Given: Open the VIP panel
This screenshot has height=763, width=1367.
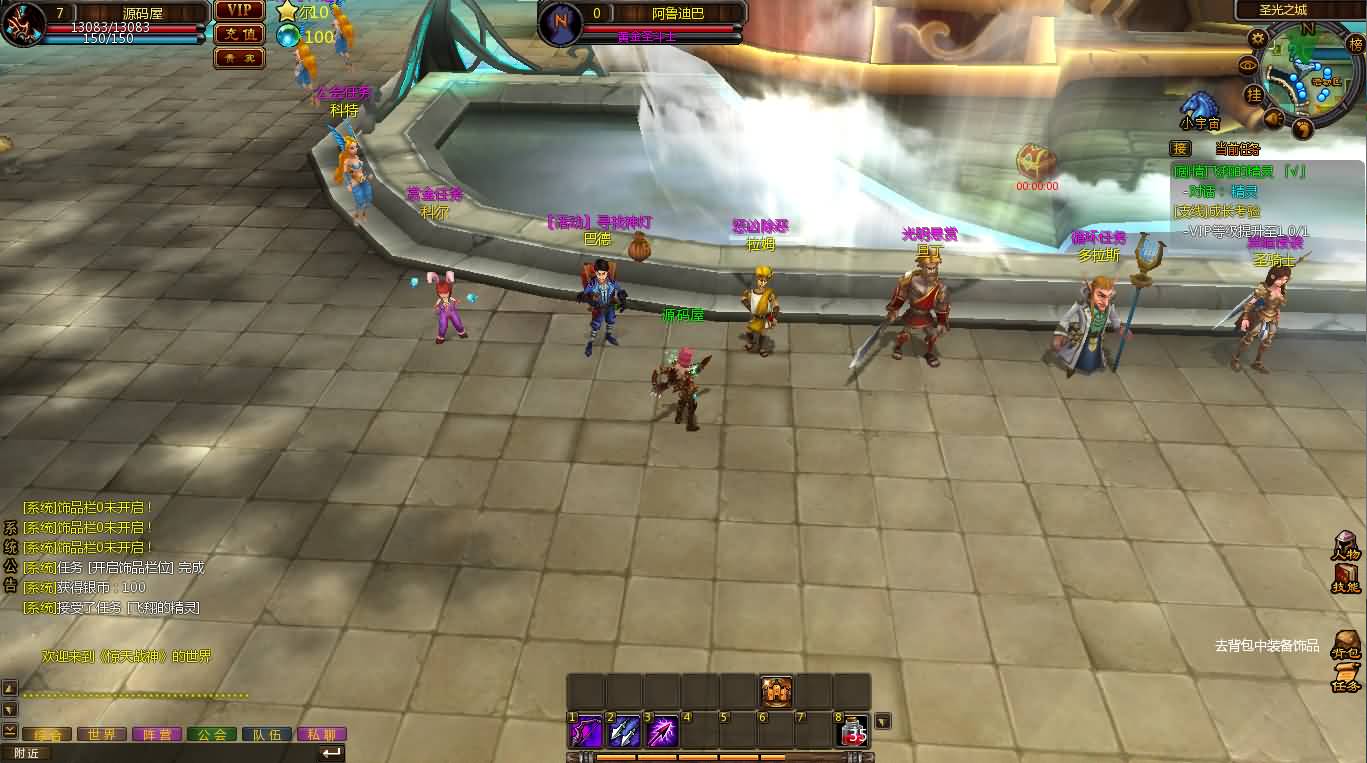Looking at the screenshot, I should 239,10.
